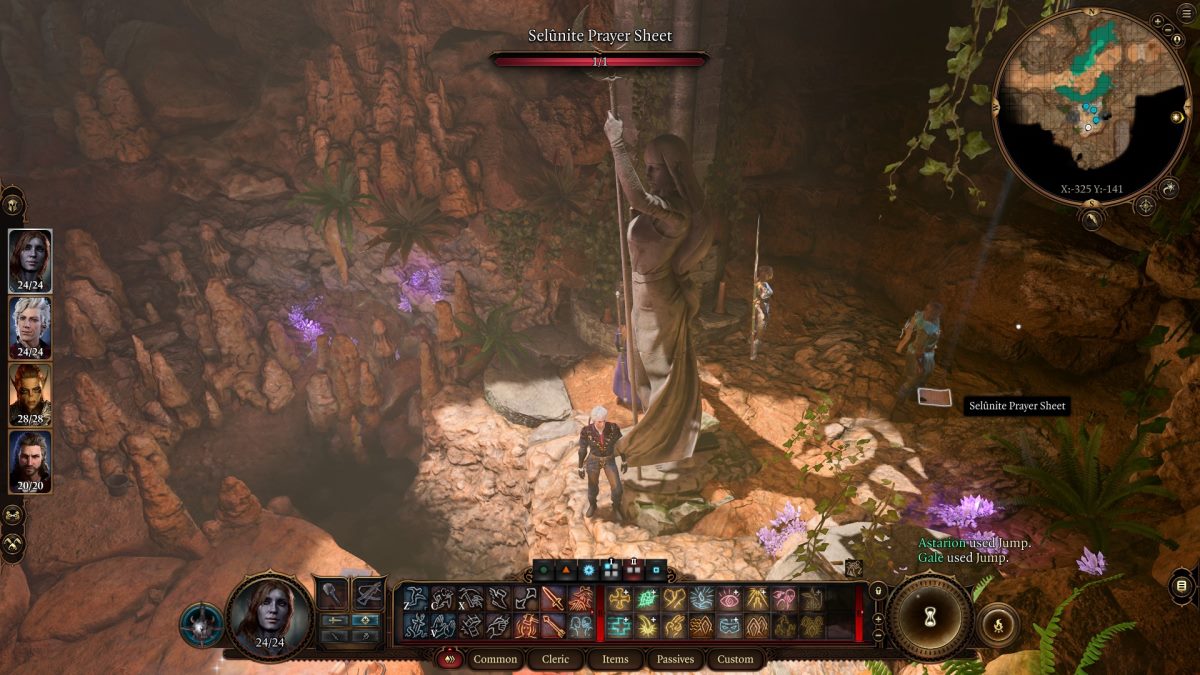Viewport: 1200px width, 675px height.
Task: Show the Items hotbar tab
Action: pos(615,659)
